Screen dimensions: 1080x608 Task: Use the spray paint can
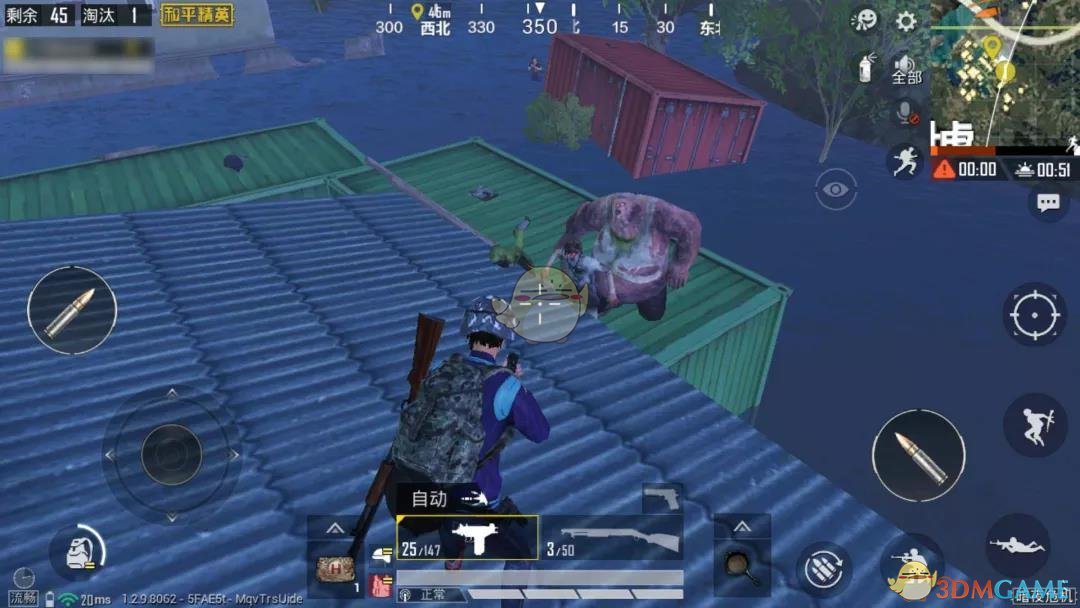(x=867, y=68)
